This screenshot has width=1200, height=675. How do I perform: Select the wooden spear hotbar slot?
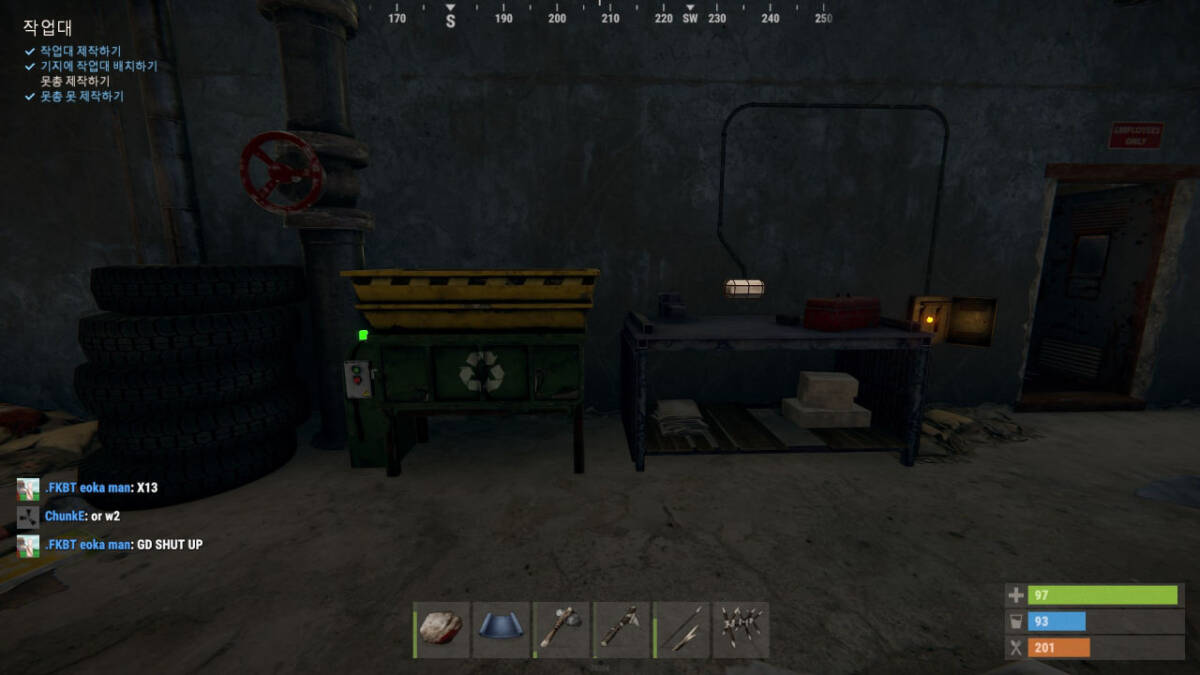coord(681,629)
